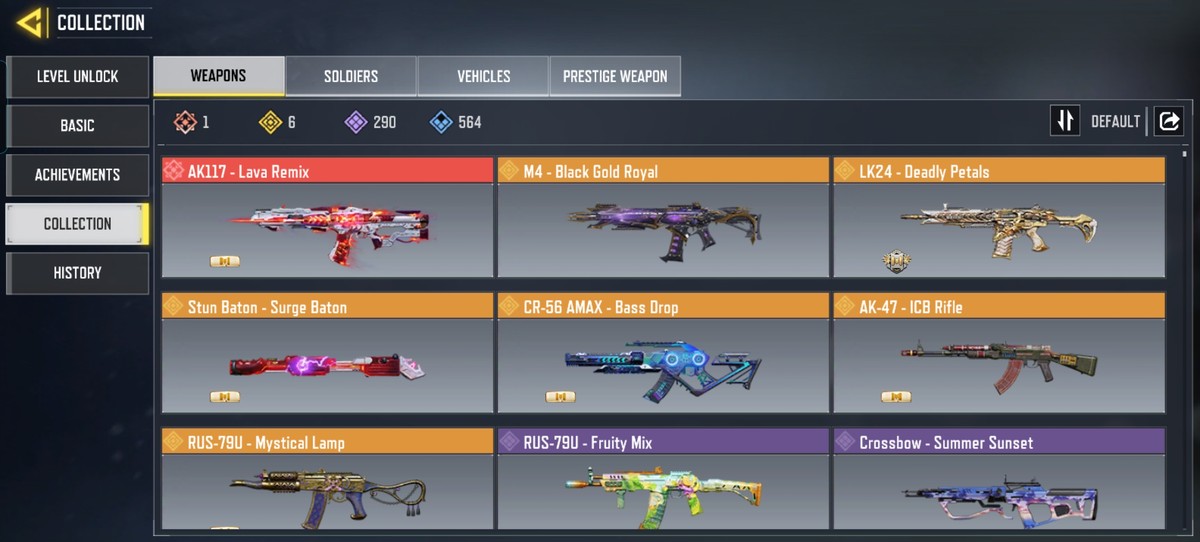Screen dimensions: 1200x542
Task: Pick the Stun Baton Surge Baton card
Action: [x=327, y=354]
